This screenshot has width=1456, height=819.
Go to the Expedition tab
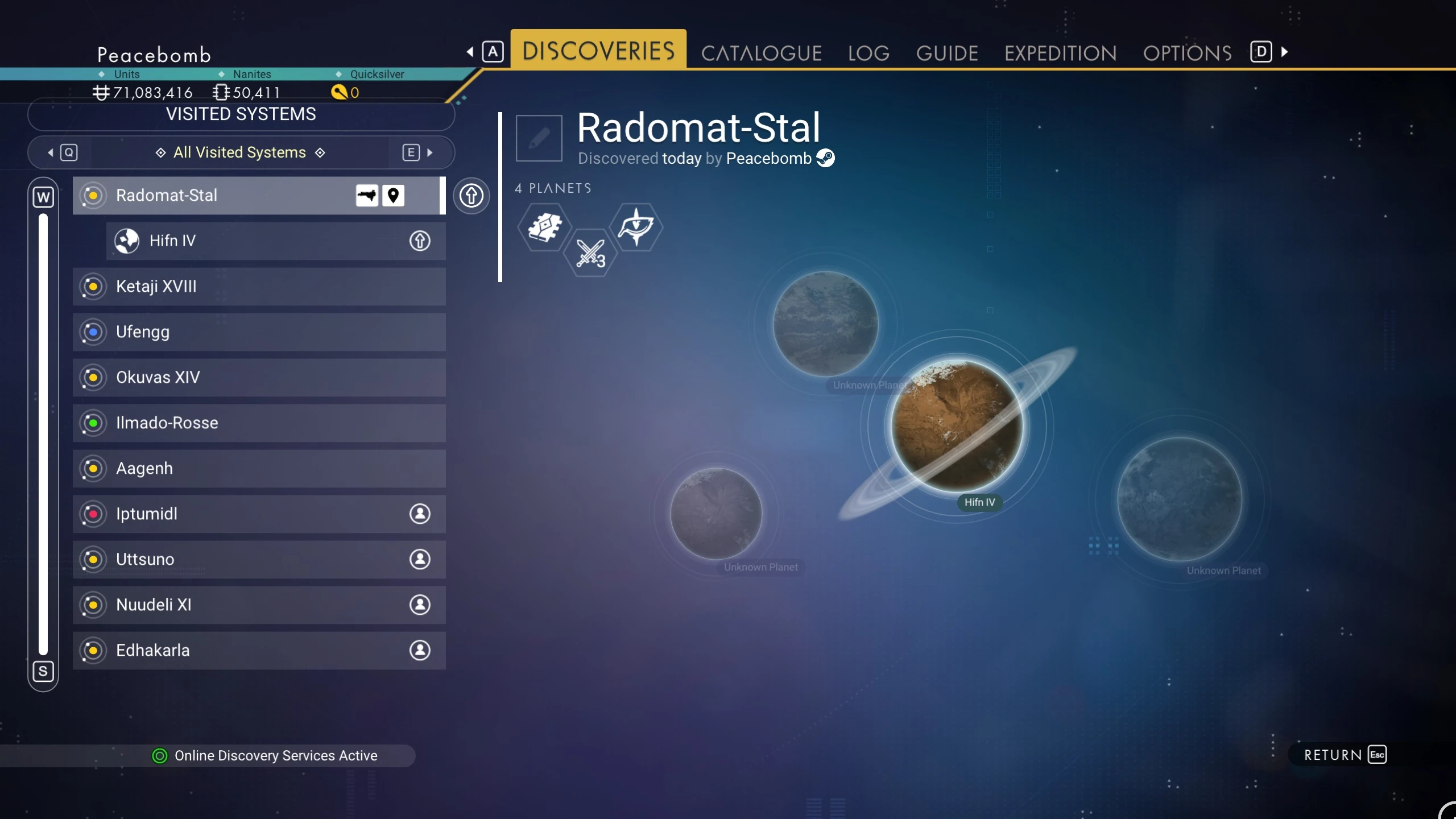click(1060, 53)
